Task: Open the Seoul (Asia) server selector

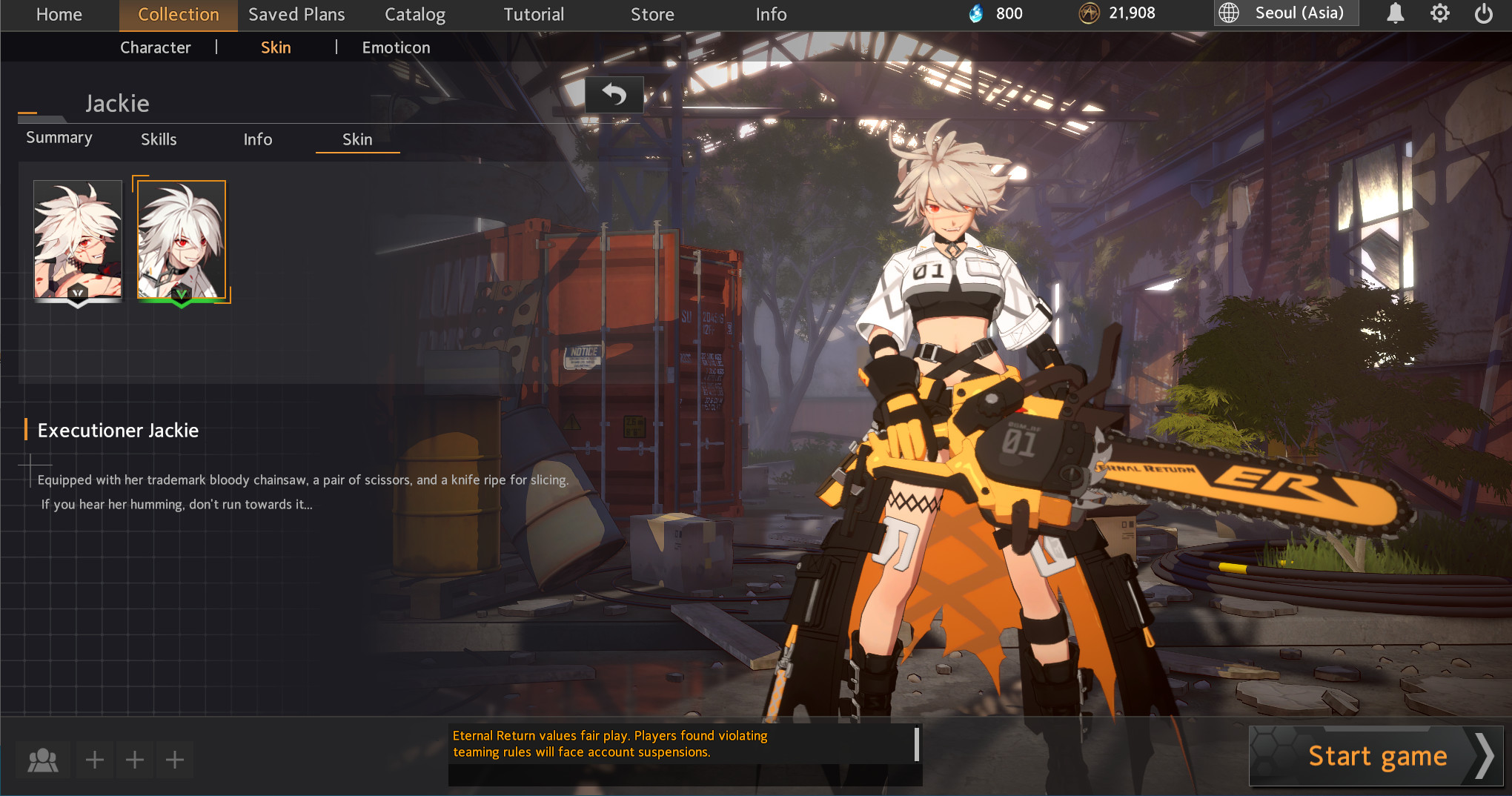Action: click(x=1299, y=13)
